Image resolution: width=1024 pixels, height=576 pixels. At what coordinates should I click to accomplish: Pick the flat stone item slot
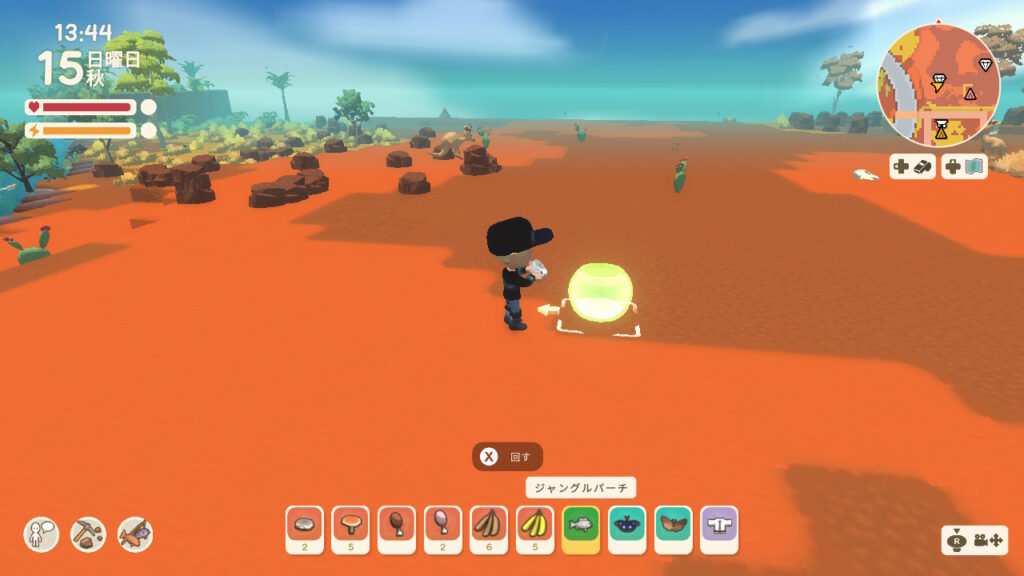click(x=304, y=529)
